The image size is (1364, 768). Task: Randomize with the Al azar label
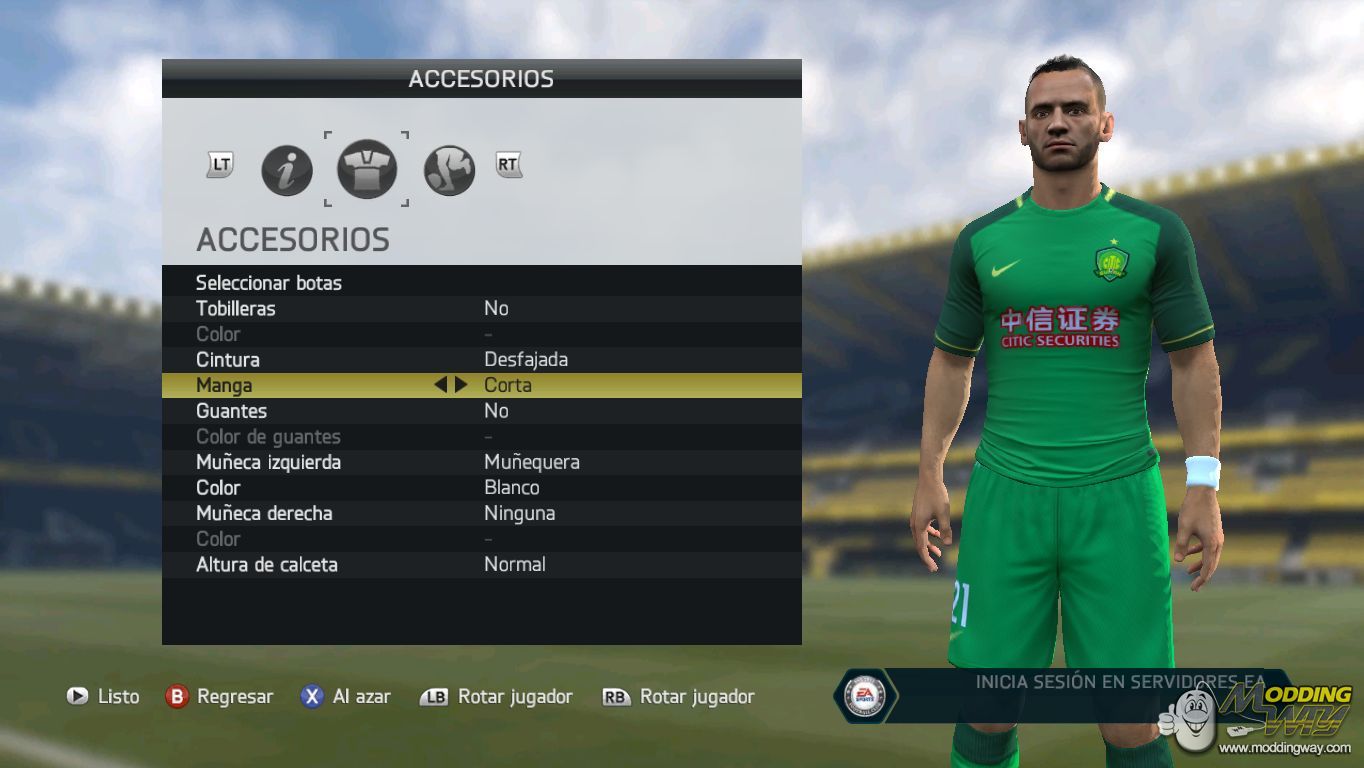click(361, 697)
